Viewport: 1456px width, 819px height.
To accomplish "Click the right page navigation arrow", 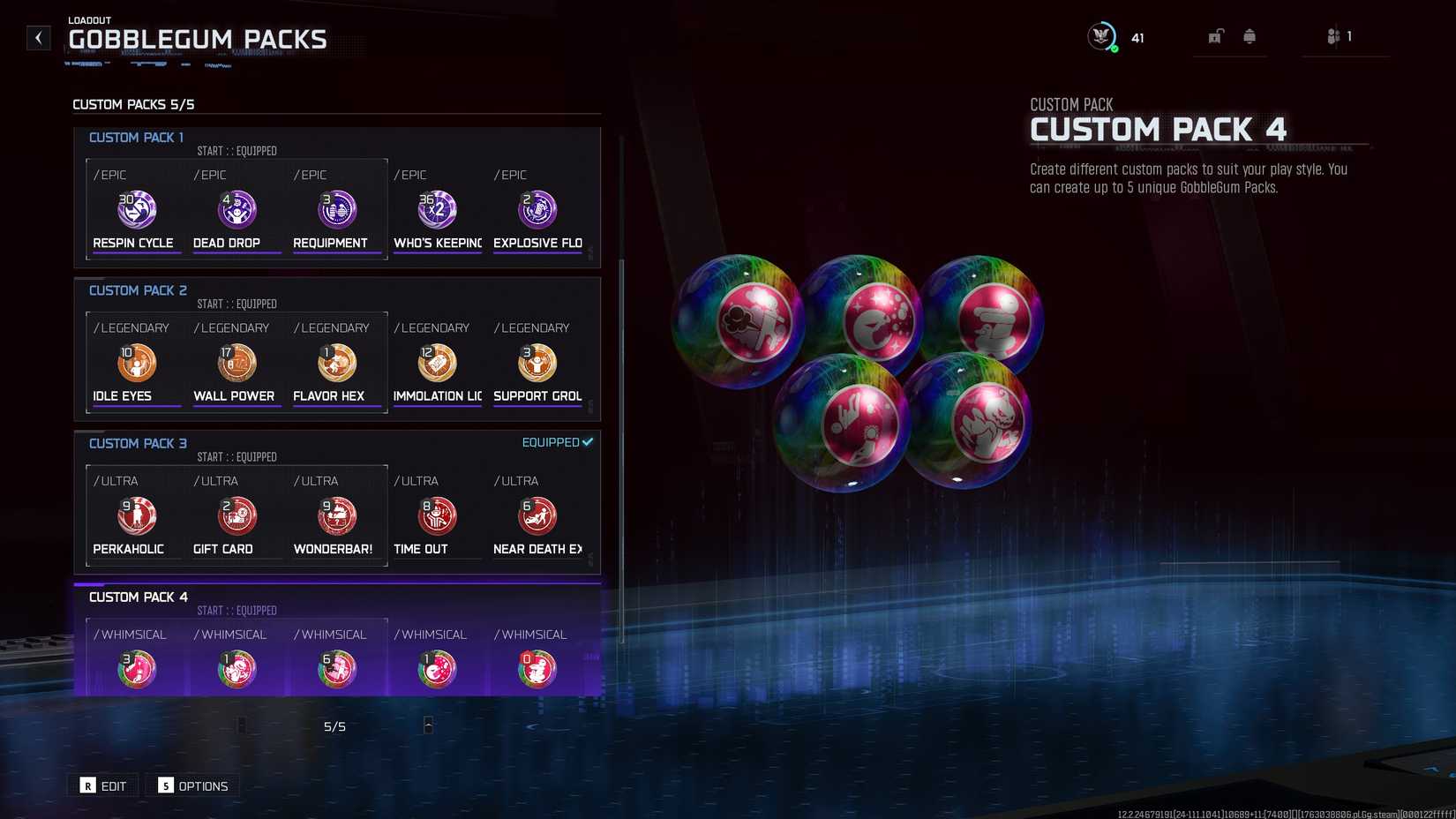I will click(x=428, y=725).
